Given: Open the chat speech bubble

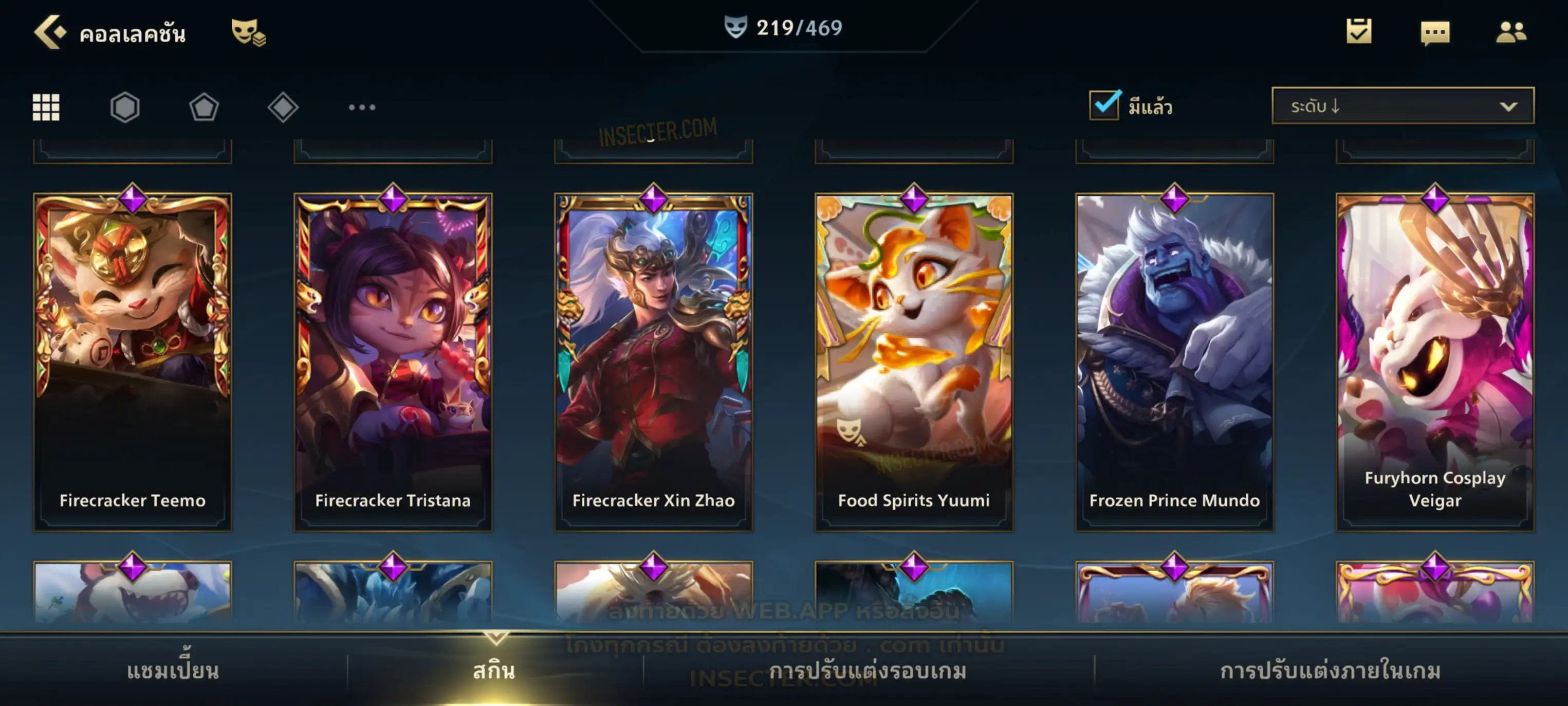Looking at the screenshot, I should pyautogui.click(x=1435, y=33).
